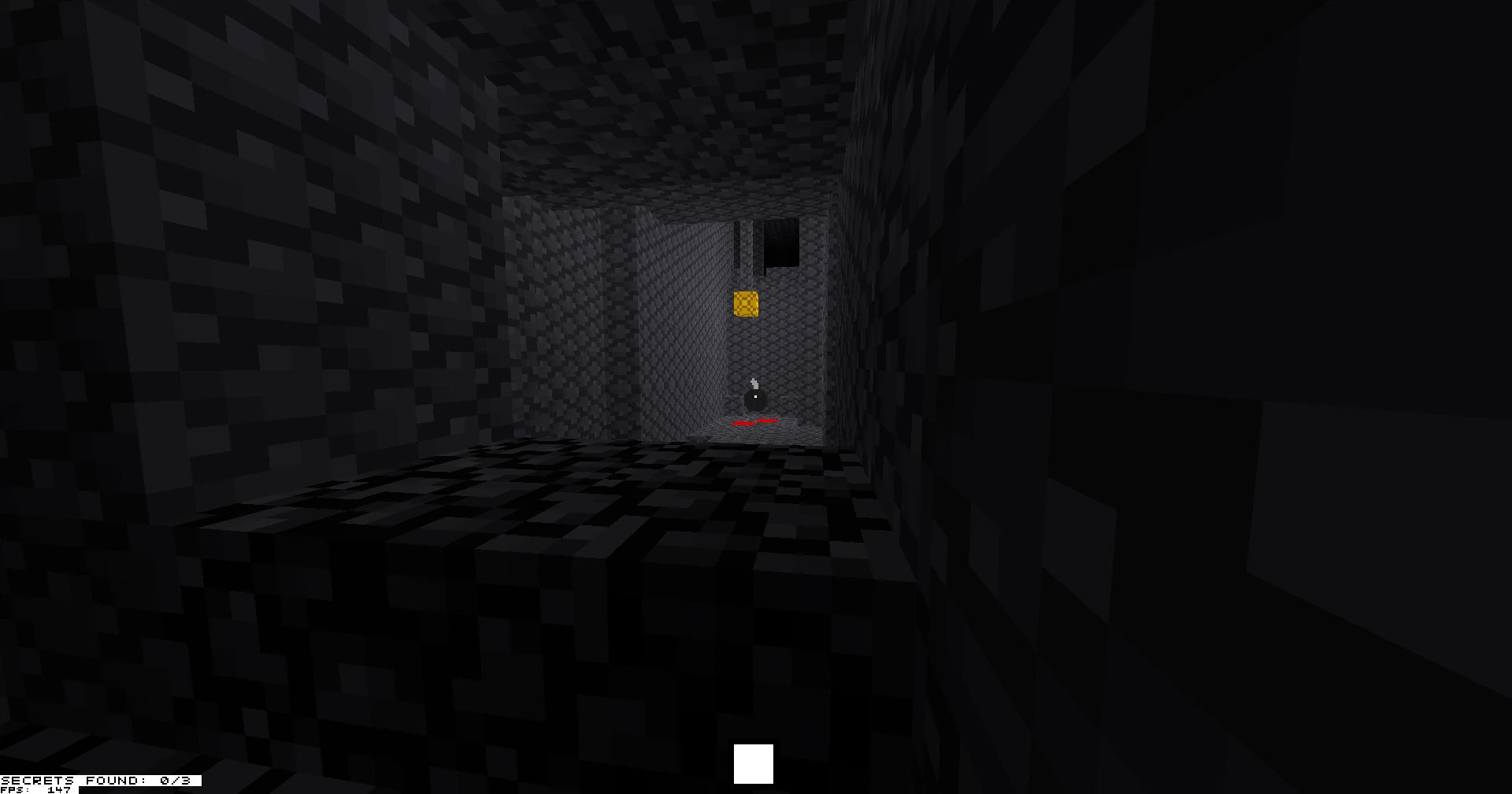Click the left red streak on the floor
Image resolution: width=1512 pixels, height=794 pixels.
coord(744,424)
